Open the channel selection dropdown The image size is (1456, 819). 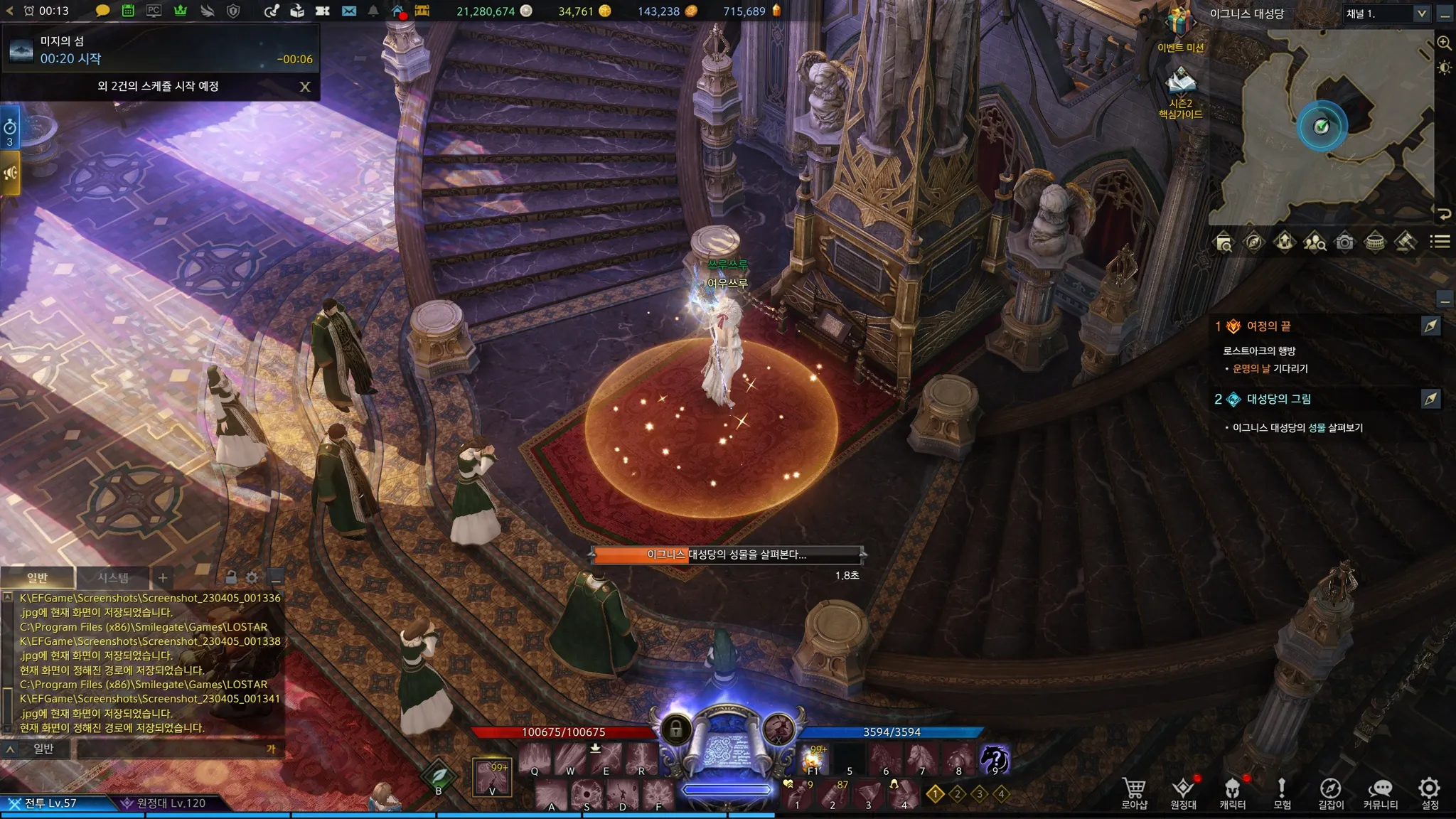pyautogui.click(x=1421, y=14)
